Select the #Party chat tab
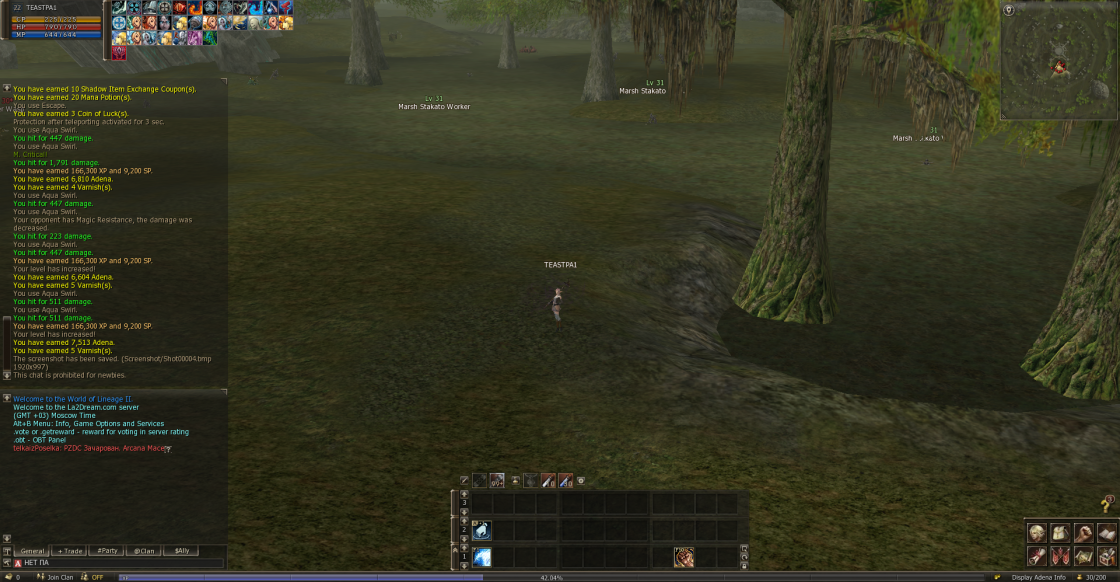Image resolution: width=1120 pixels, height=582 pixels. click(x=107, y=551)
